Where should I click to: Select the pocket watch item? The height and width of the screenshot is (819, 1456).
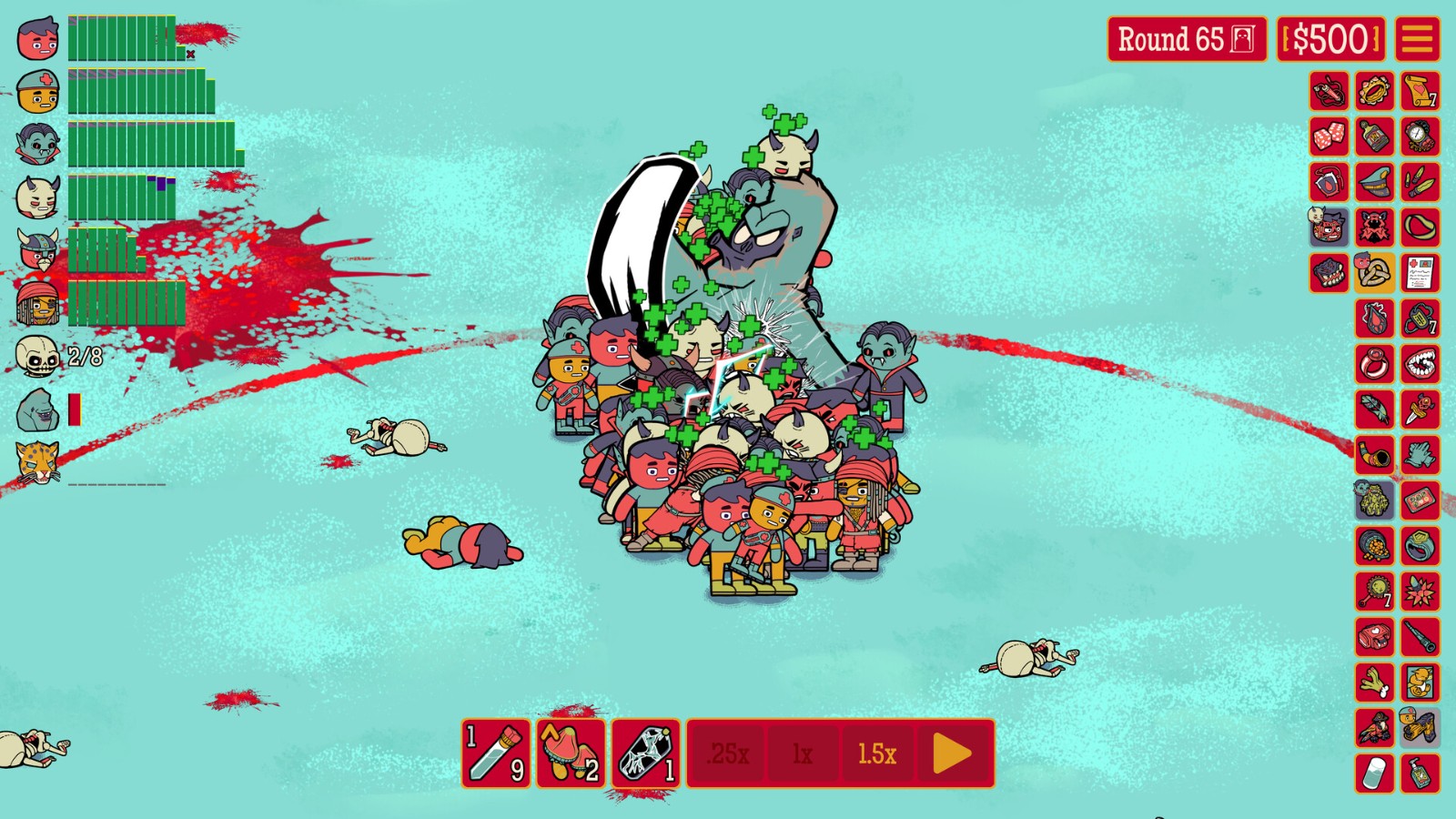[1420, 136]
